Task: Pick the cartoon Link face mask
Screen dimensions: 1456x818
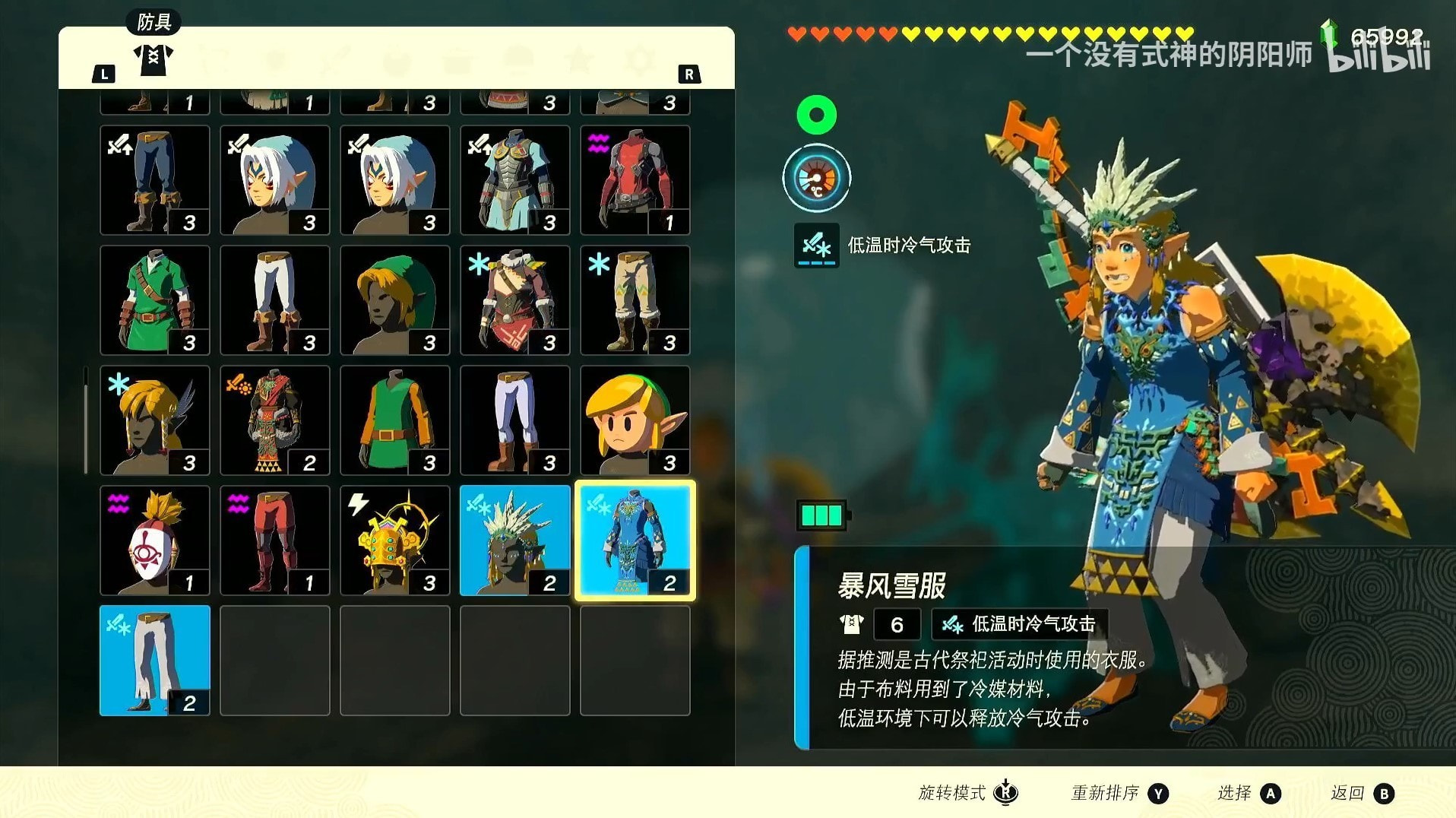Action: [x=635, y=420]
